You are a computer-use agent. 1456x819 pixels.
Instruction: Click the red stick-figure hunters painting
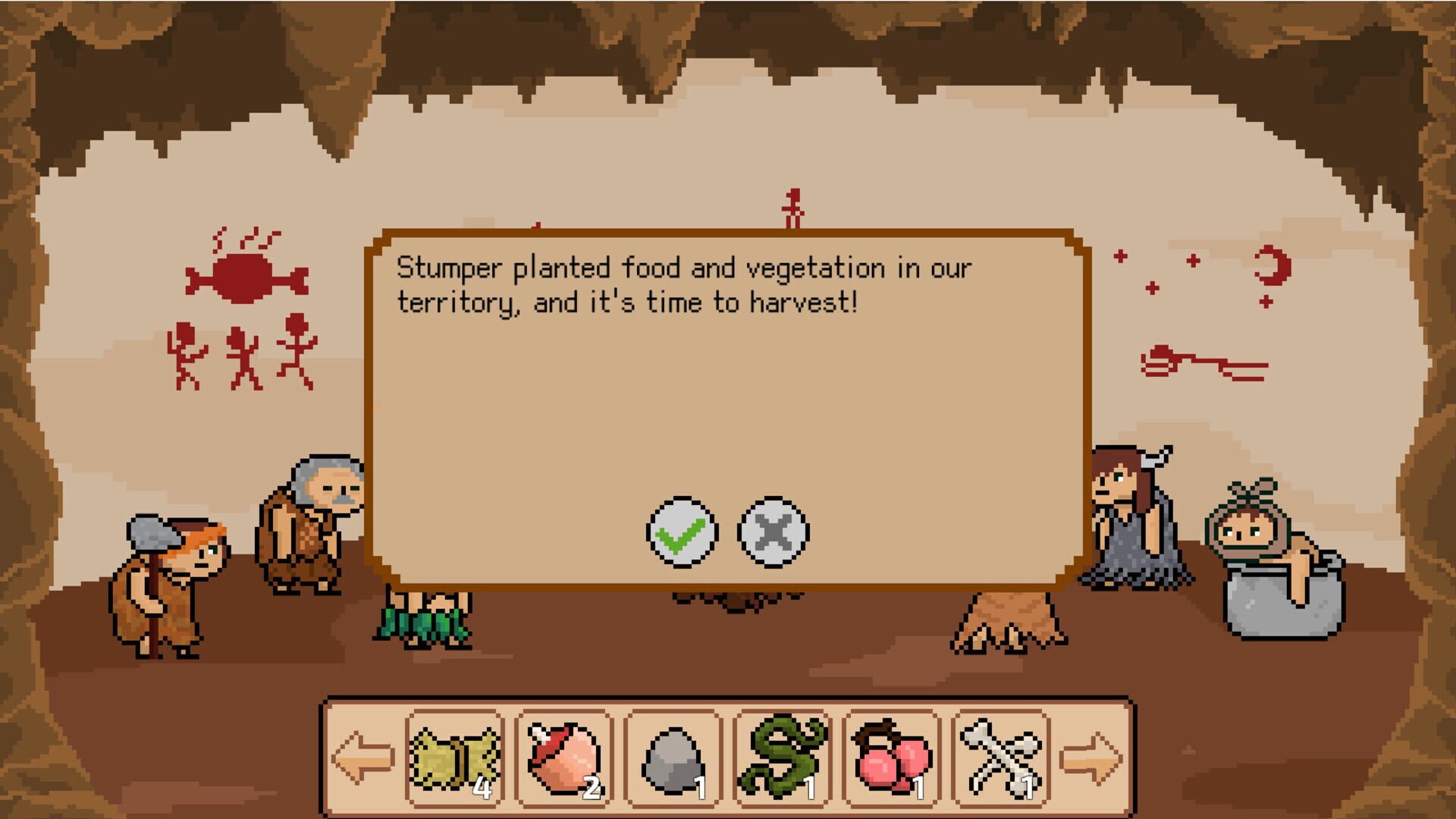(x=239, y=356)
